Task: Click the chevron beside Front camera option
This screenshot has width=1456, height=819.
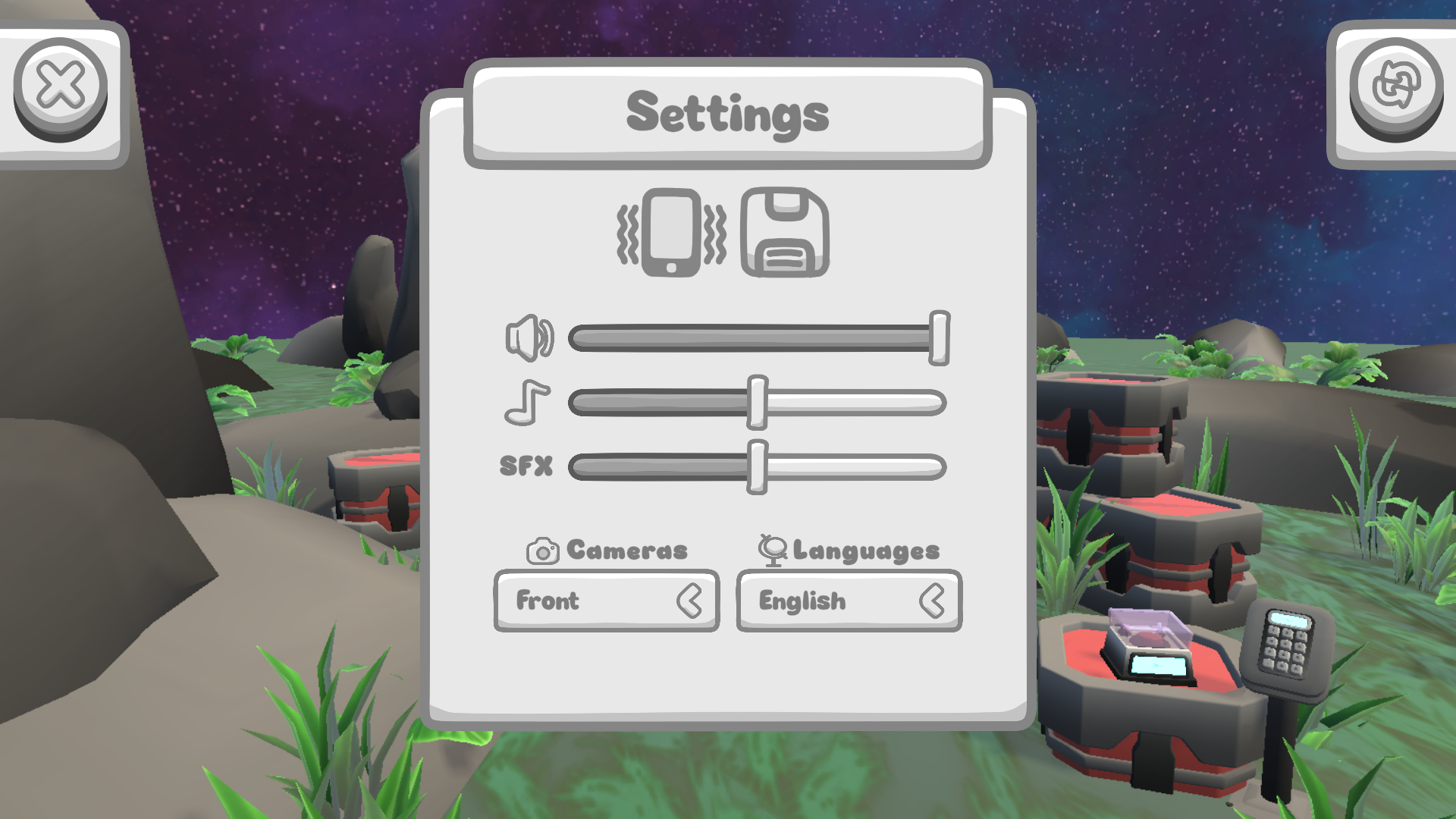Action: 692,601
